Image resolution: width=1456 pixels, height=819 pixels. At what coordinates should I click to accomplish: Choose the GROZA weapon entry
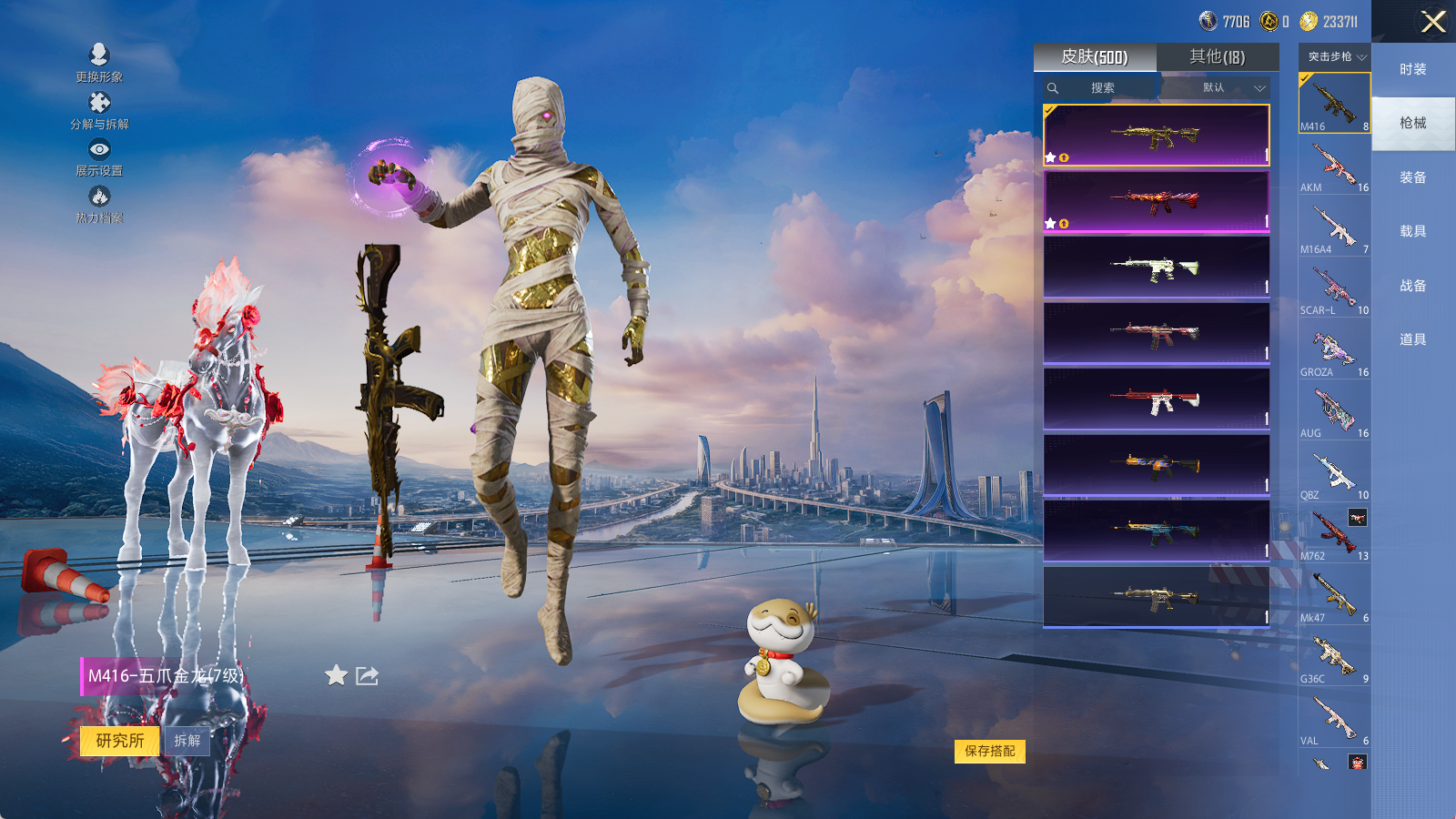point(1334,351)
